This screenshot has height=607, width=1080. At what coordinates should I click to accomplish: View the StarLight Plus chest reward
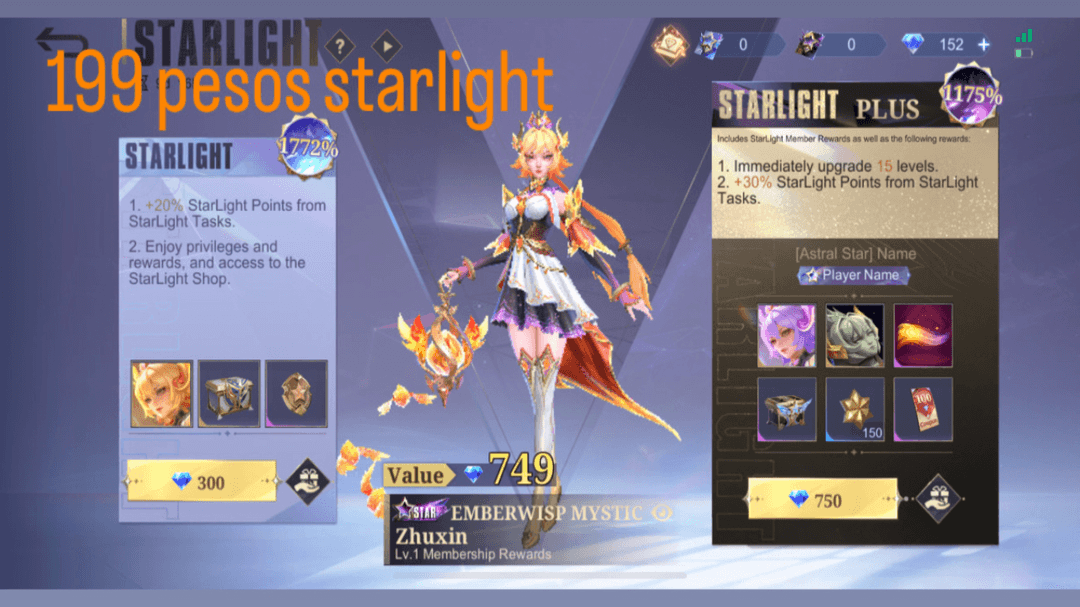point(786,409)
